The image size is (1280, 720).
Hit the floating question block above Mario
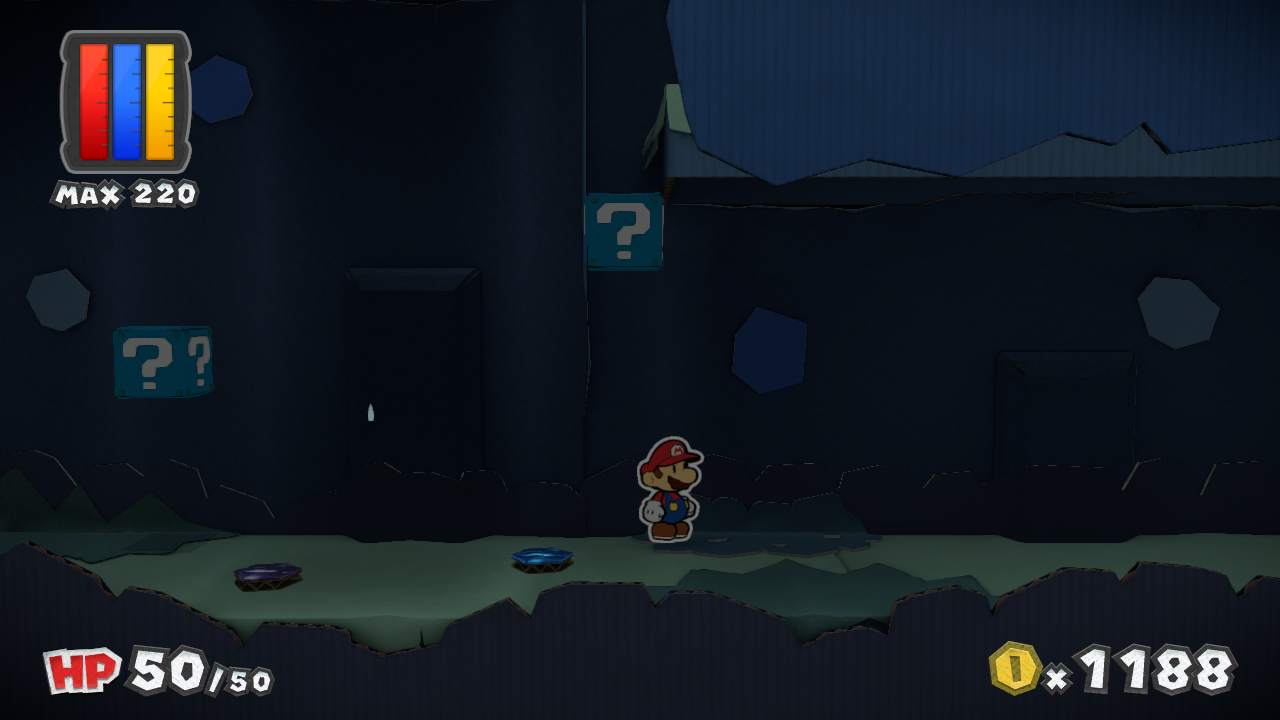(x=623, y=232)
